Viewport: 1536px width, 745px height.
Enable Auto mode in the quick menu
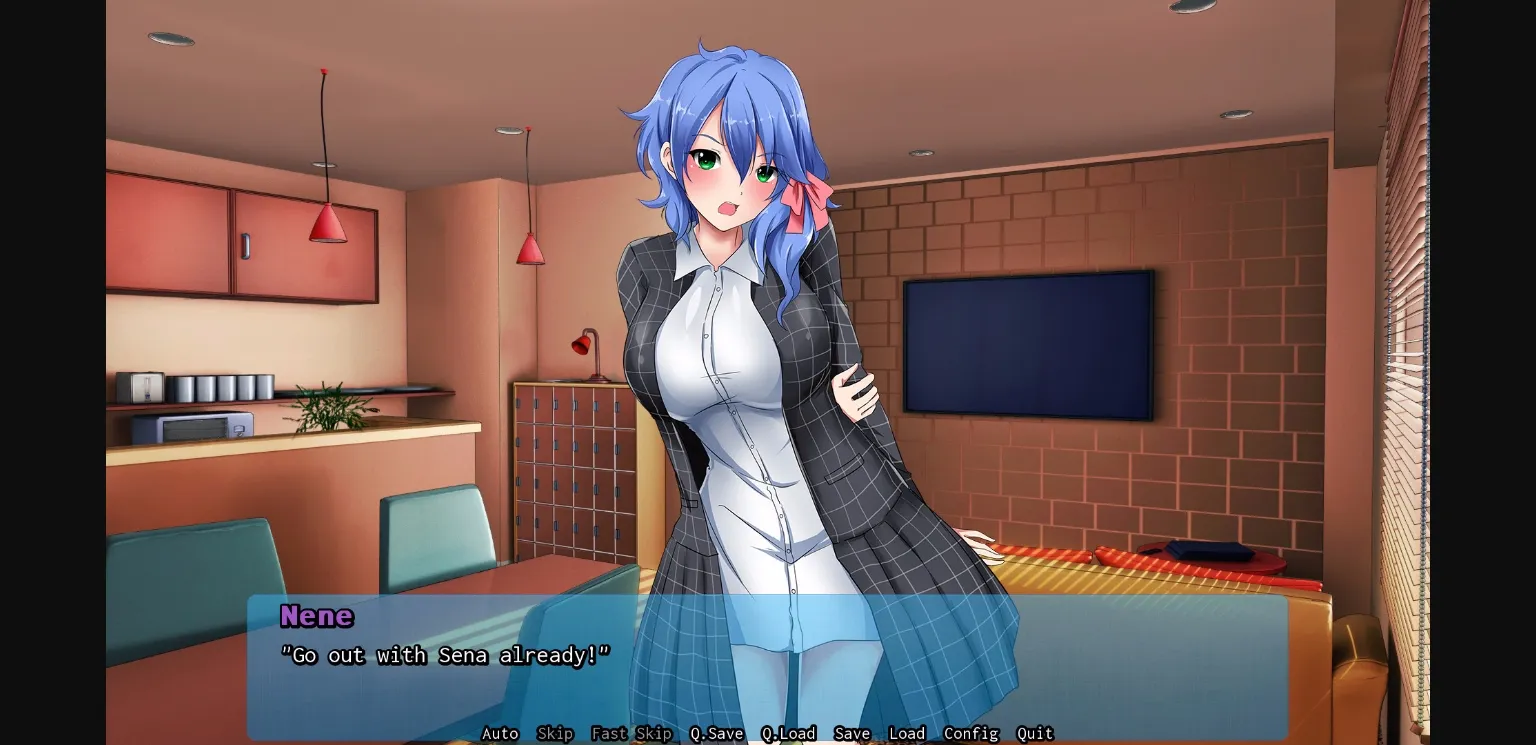pyautogui.click(x=500, y=733)
